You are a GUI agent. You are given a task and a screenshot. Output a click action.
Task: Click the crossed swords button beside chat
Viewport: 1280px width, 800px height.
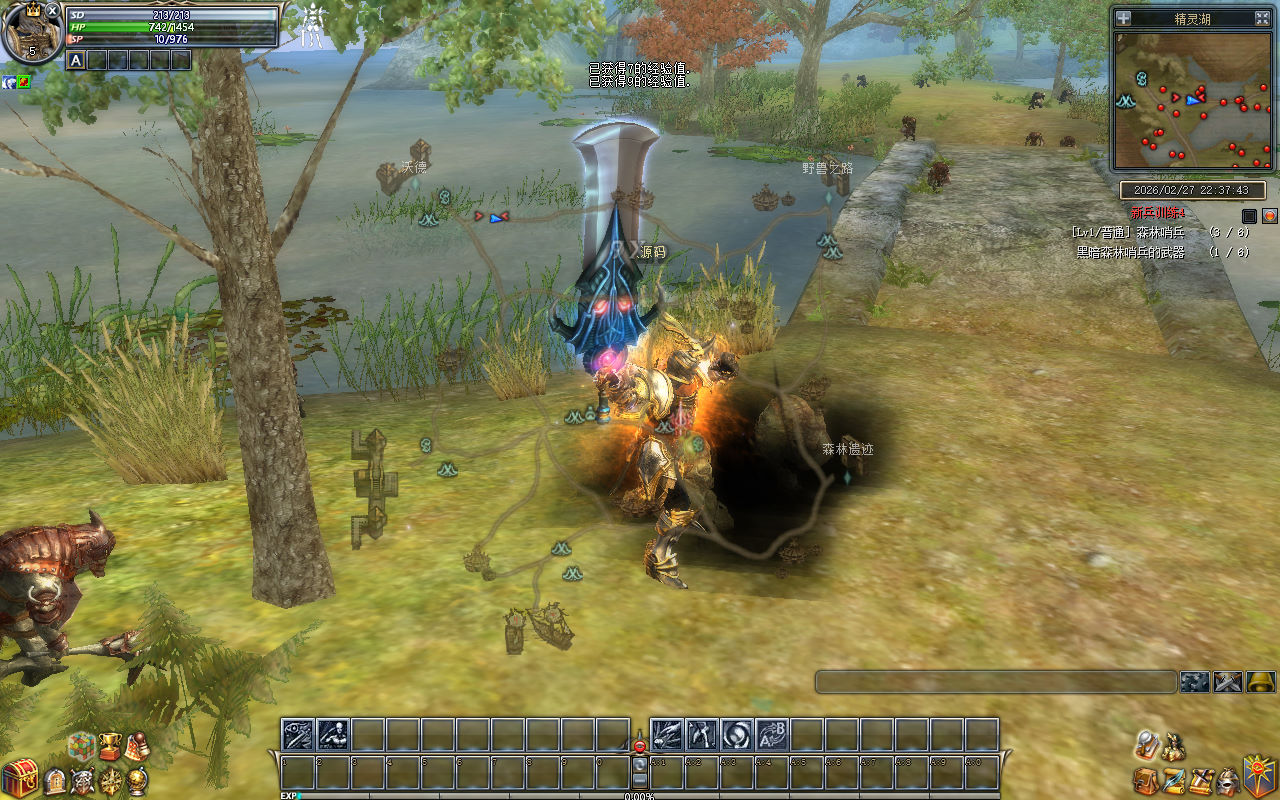click(1227, 682)
